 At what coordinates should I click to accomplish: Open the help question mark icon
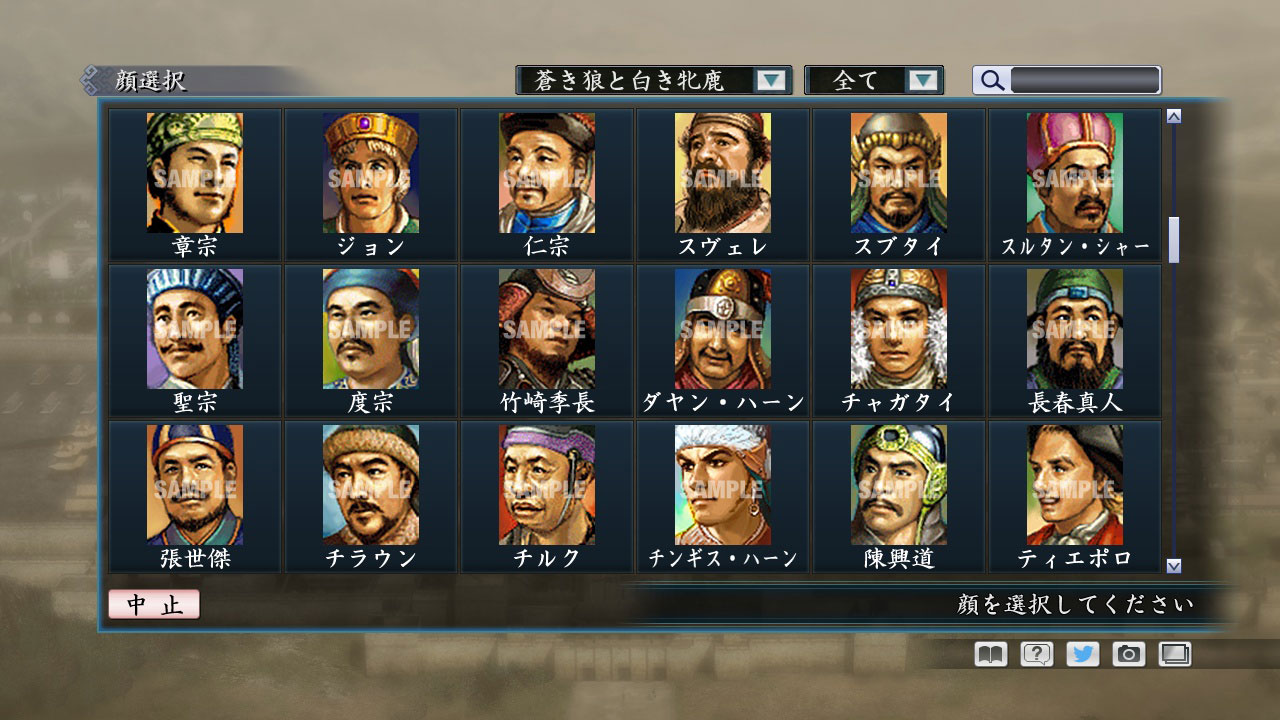click(x=1037, y=653)
